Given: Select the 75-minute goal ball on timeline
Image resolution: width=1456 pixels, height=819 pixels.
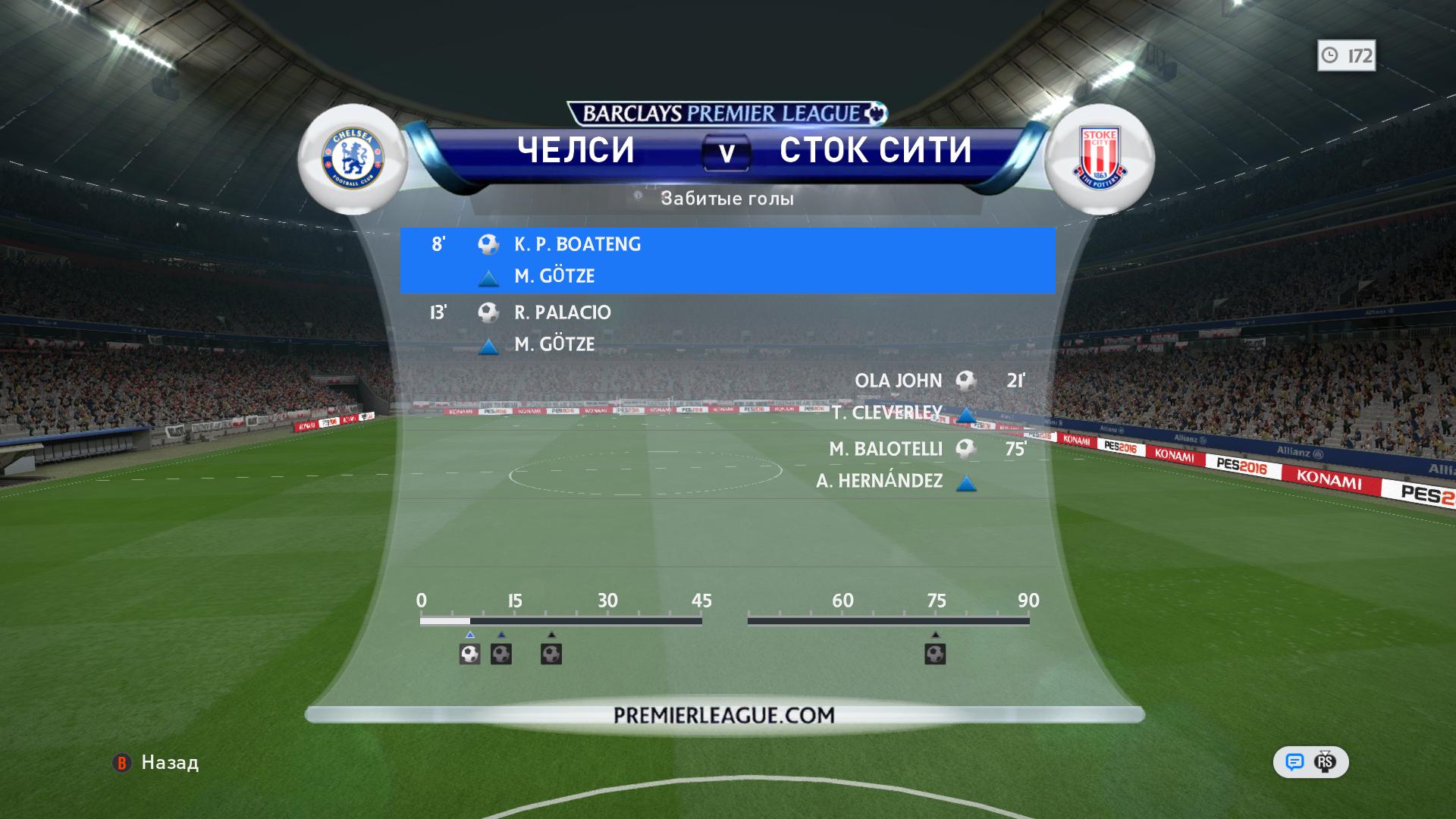Looking at the screenshot, I should pos(935,654).
